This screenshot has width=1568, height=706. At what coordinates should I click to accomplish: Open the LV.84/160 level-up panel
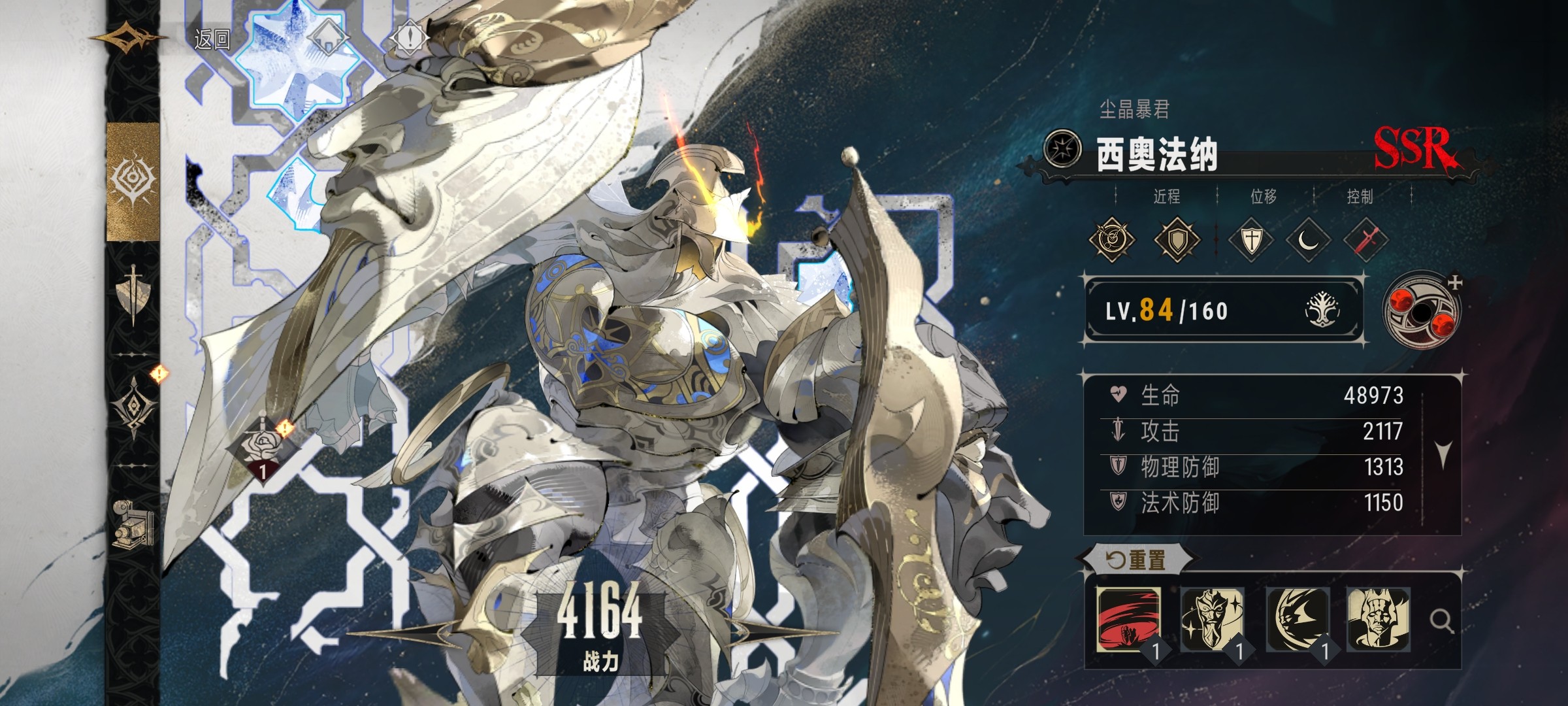1223,311
